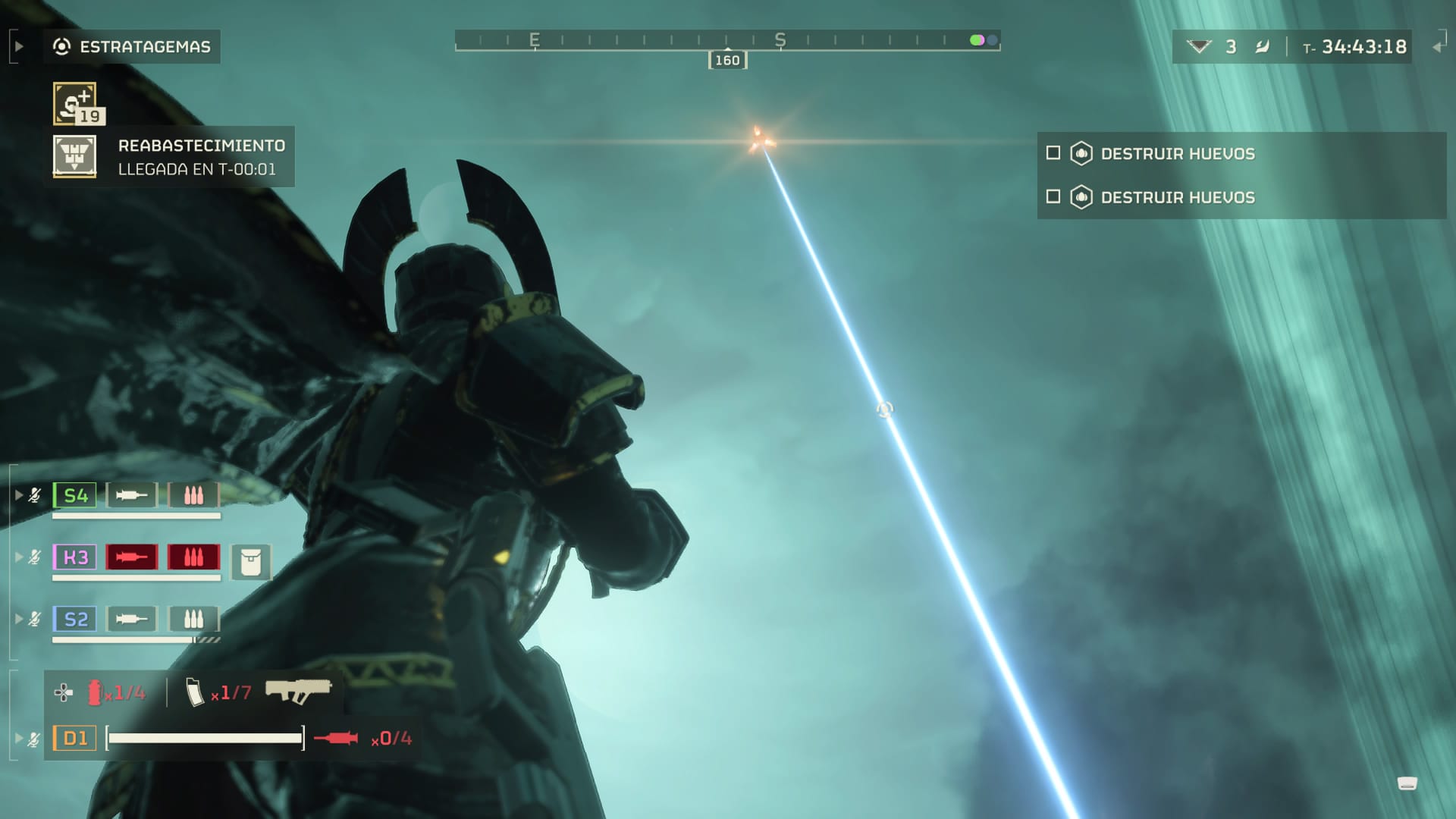Select player tag D1
This screenshot has width=1456, height=819.
coord(75,738)
